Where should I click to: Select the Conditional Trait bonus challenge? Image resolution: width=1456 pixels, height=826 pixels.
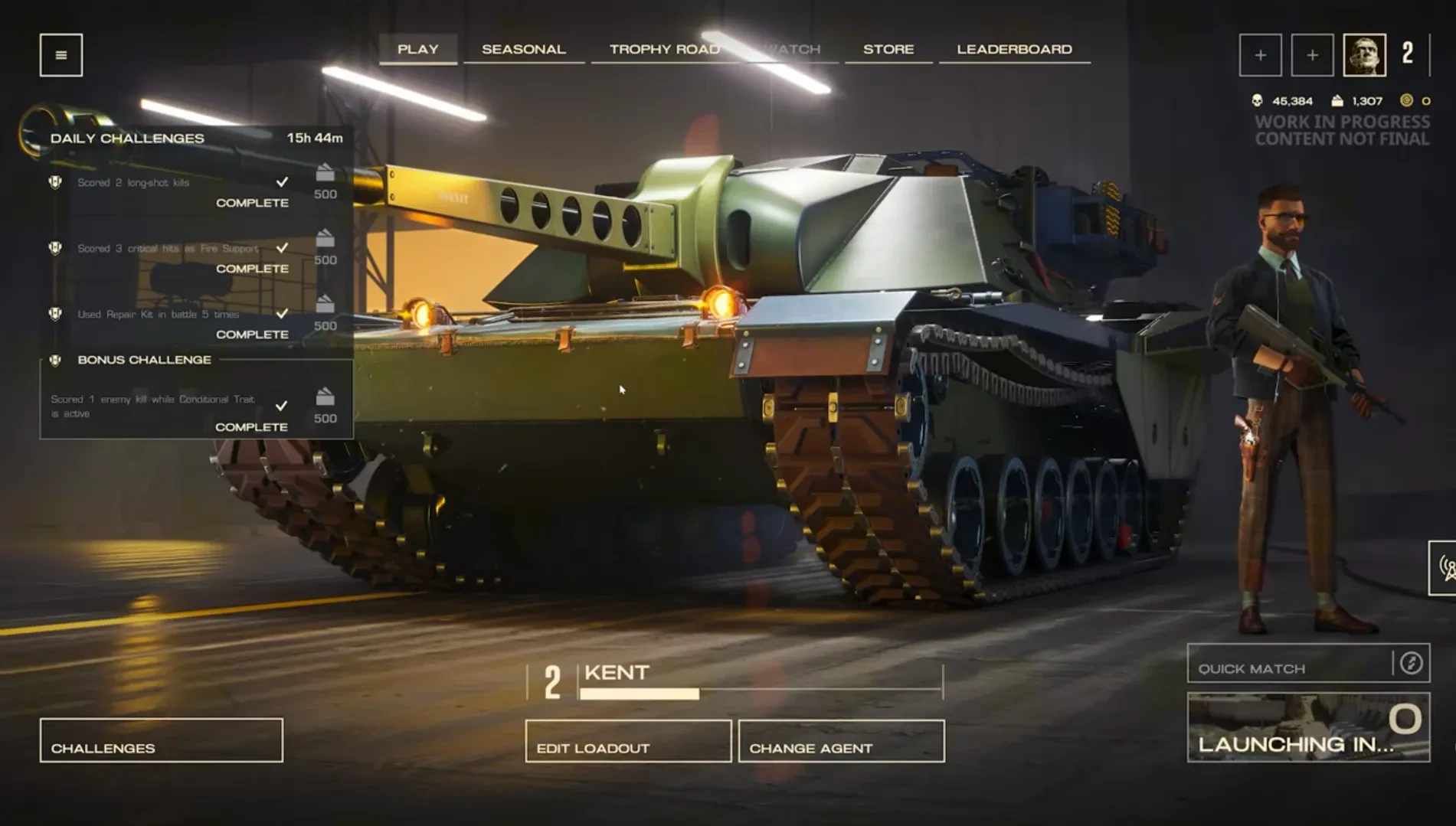click(x=170, y=410)
